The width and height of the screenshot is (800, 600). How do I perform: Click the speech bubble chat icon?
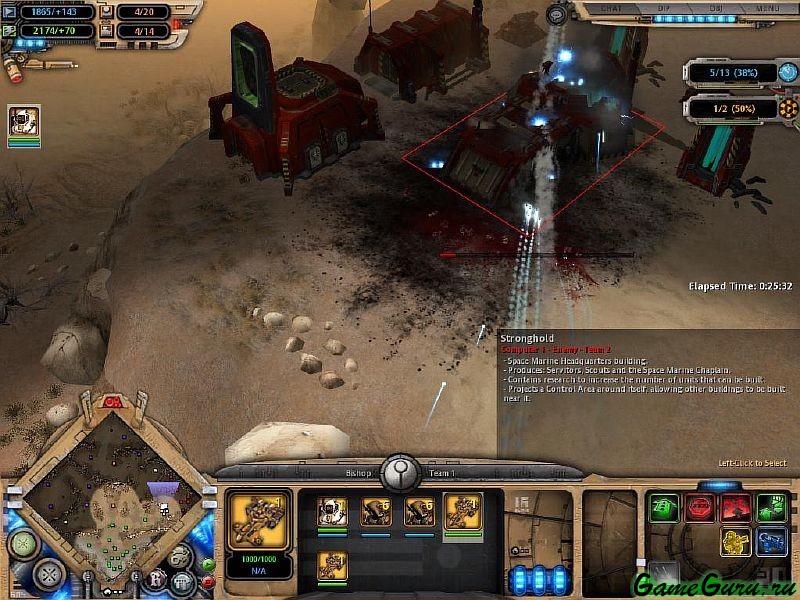click(x=557, y=14)
